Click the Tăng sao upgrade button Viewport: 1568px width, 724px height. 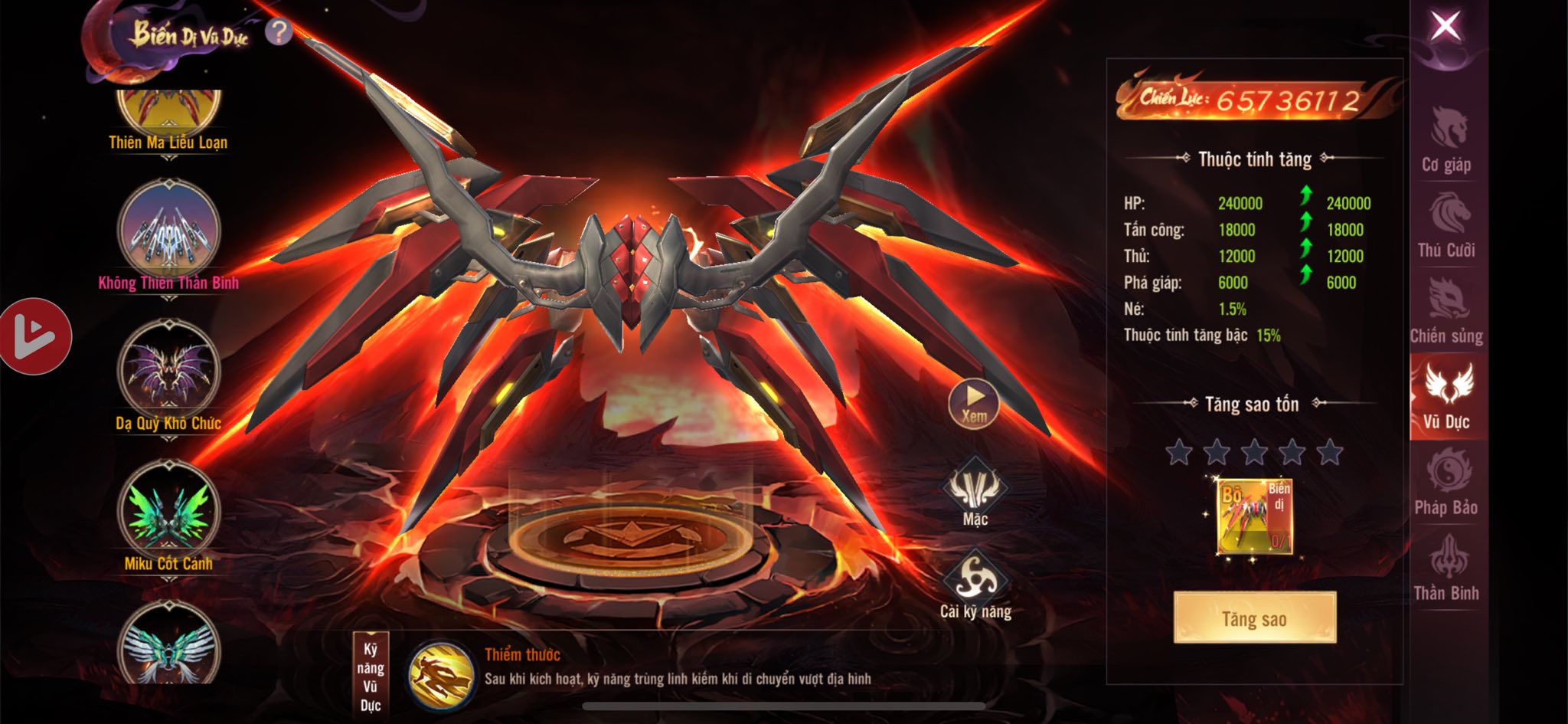tap(1254, 618)
